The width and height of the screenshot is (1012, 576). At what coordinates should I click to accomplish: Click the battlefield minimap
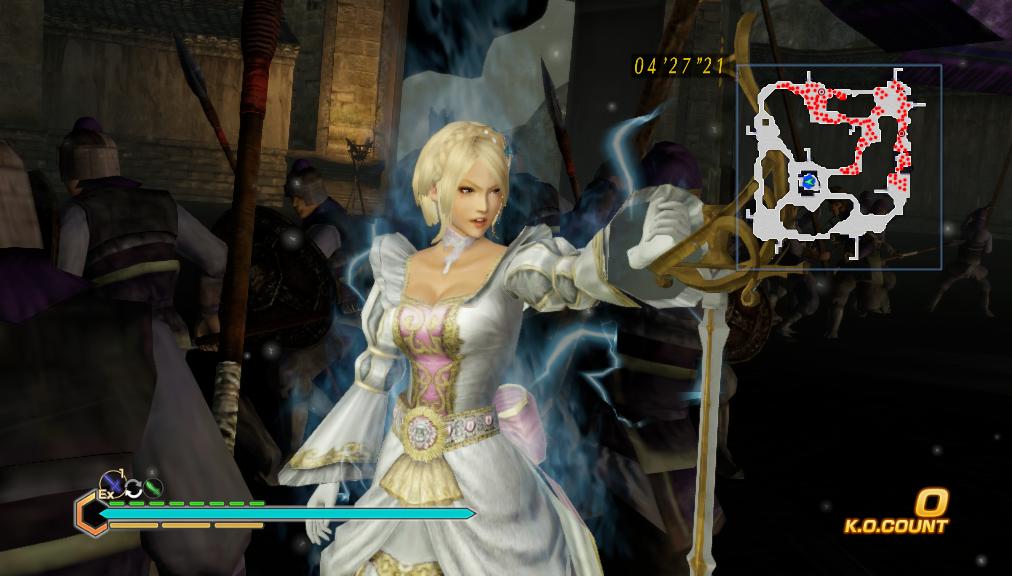839,167
